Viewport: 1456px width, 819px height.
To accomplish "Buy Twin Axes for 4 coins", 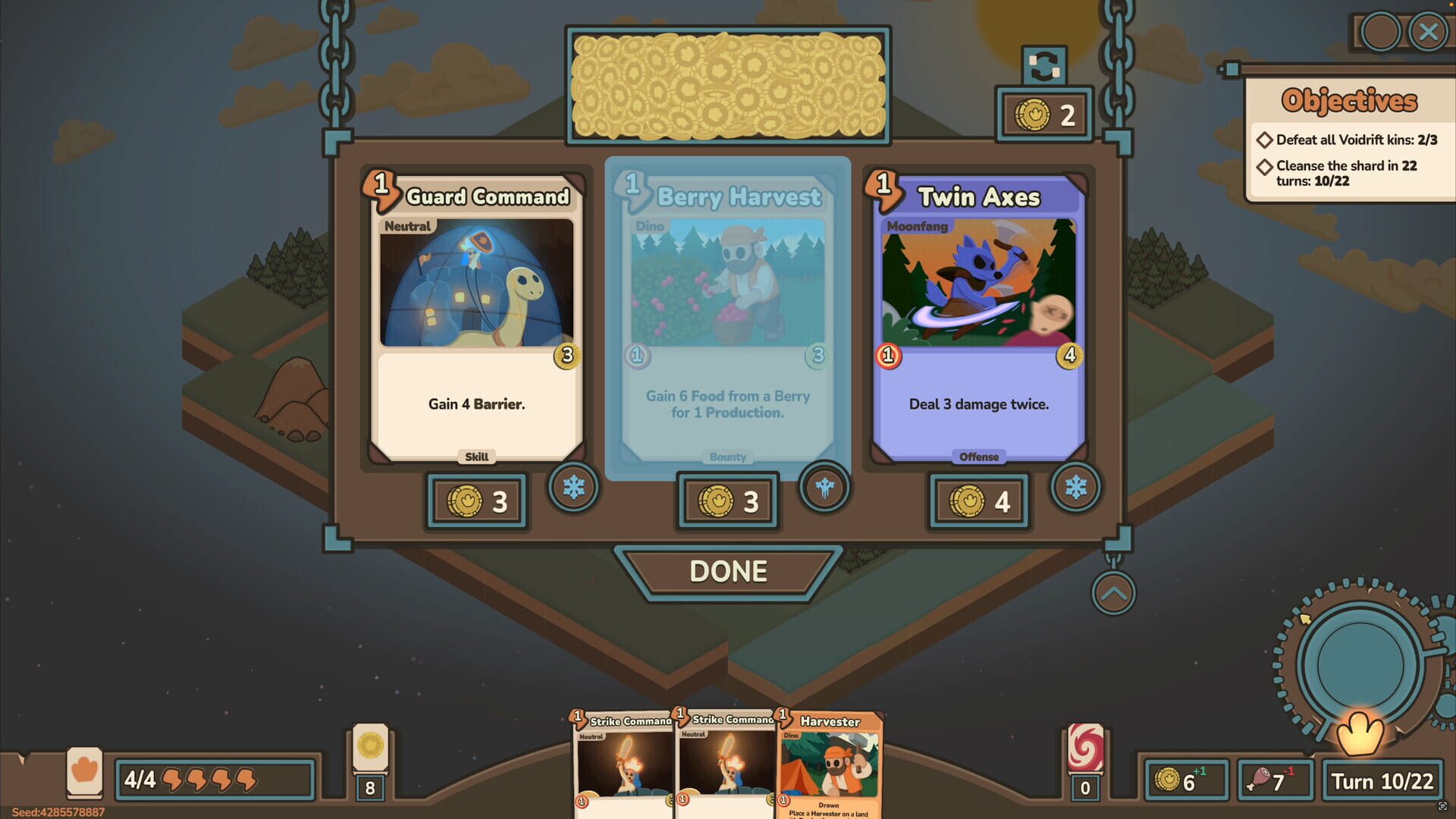I will point(978,500).
